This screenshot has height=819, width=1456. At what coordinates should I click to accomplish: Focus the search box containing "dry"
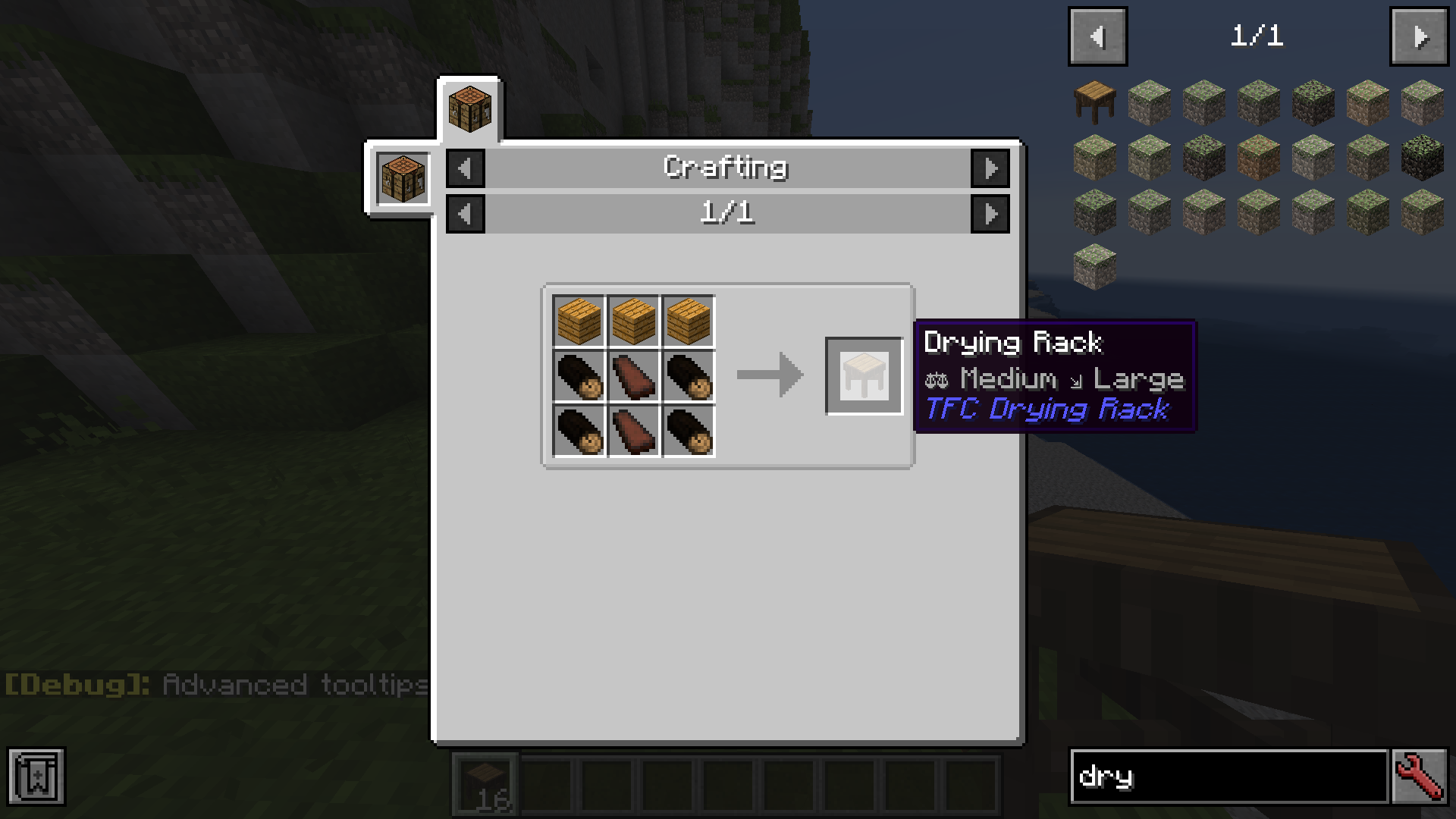(1228, 777)
